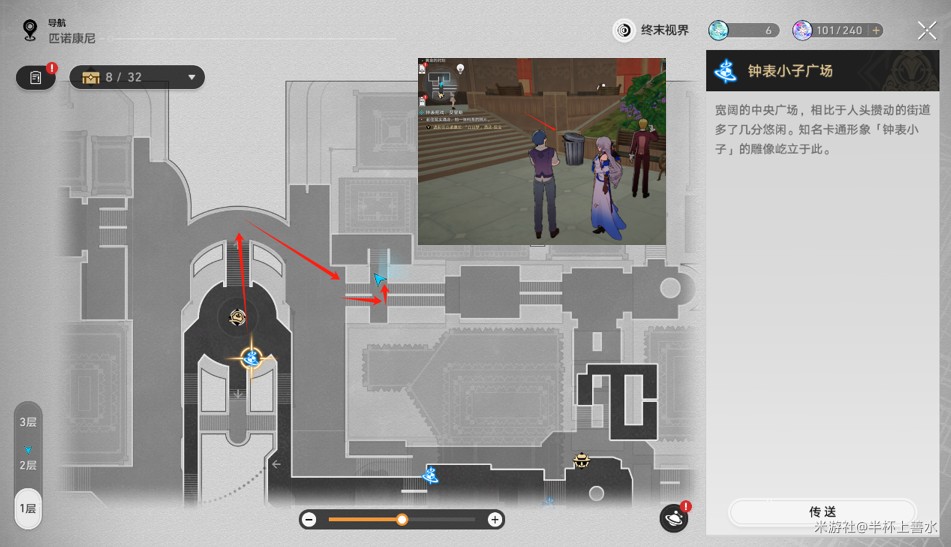Open the star rail planet map icon
This screenshot has height=547, width=951.
pyautogui.click(x=674, y=517)
